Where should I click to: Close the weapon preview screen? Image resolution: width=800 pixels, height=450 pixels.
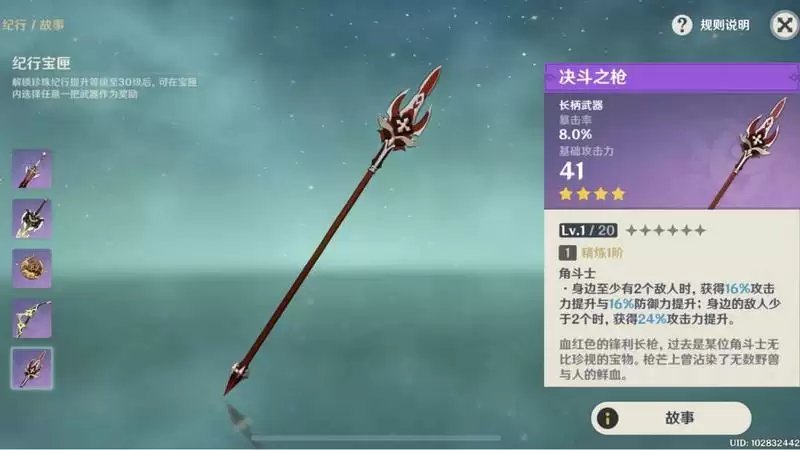783,25
